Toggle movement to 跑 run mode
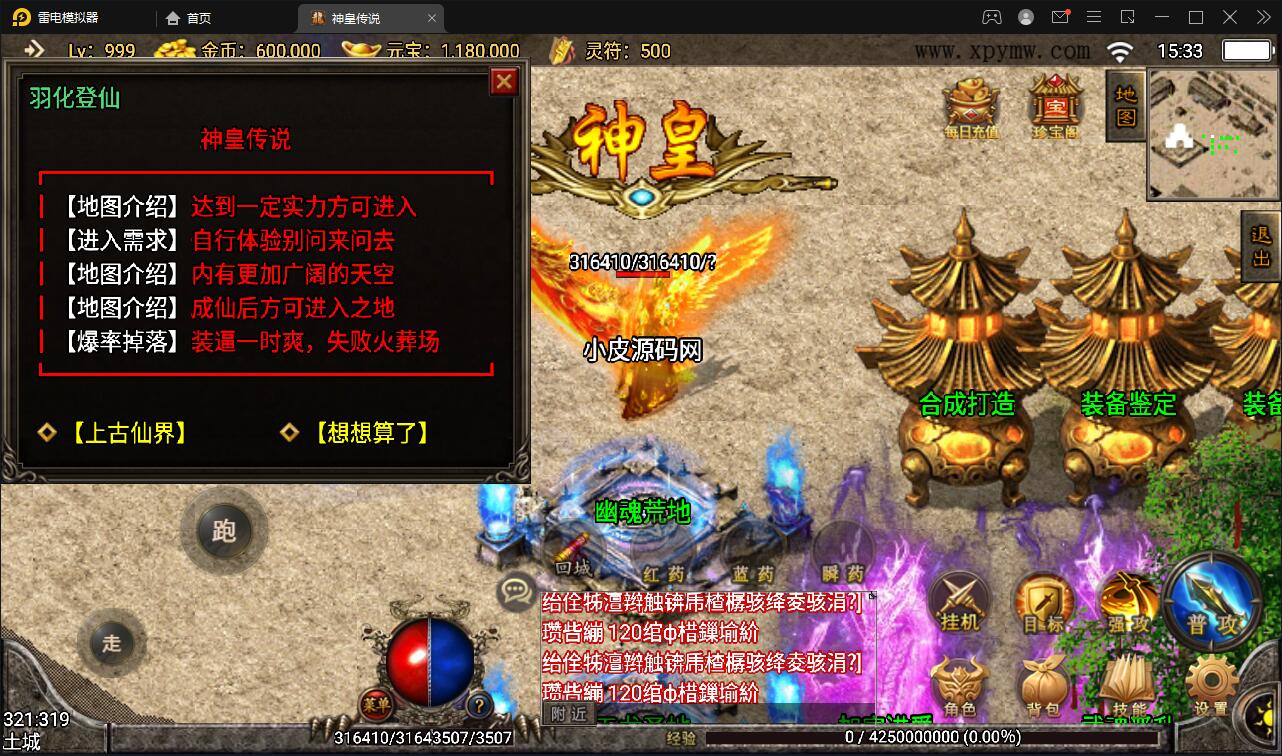1282x756 pixels. (x=225, y=531)
